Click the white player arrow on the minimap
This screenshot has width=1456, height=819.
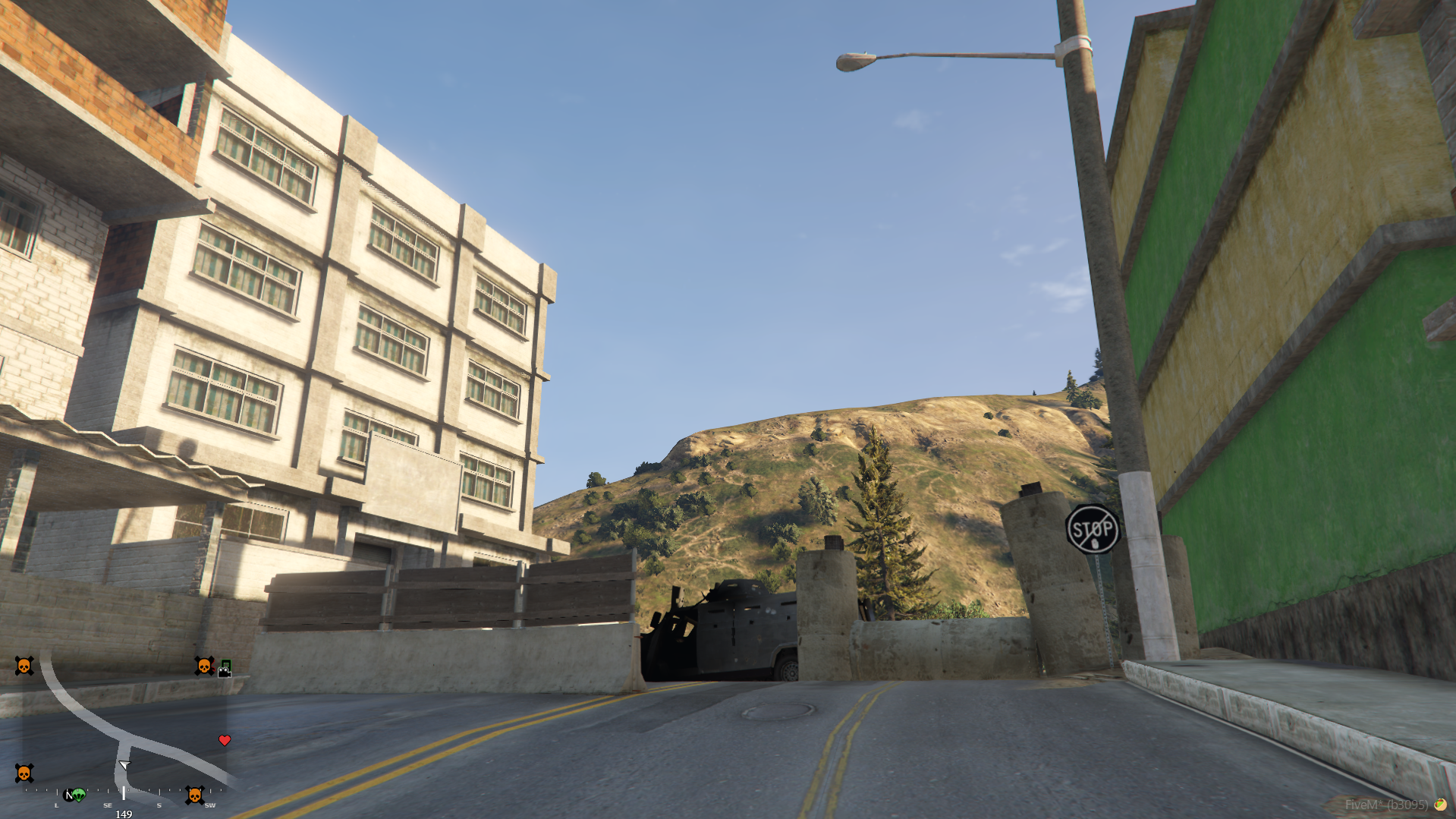pos(124,765)
